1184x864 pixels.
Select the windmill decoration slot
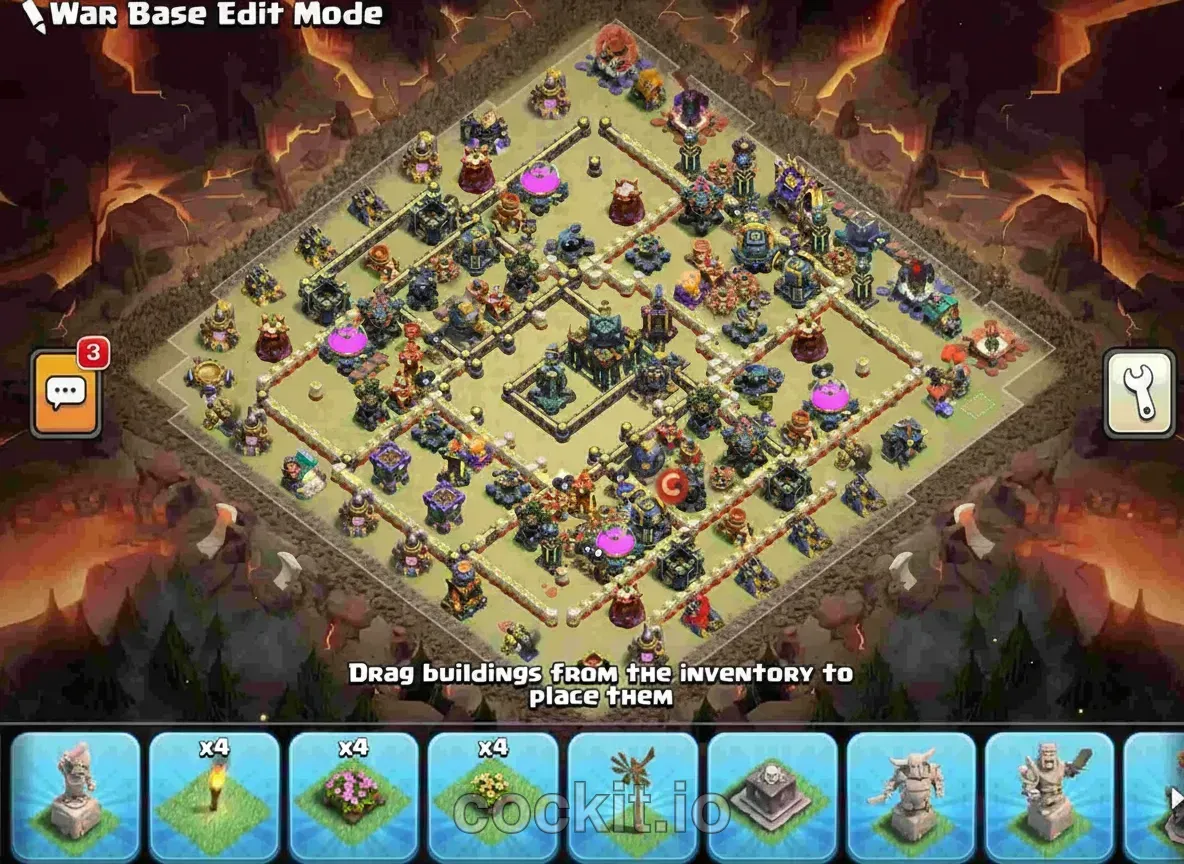pyautogui.click(x=632, y=797)
